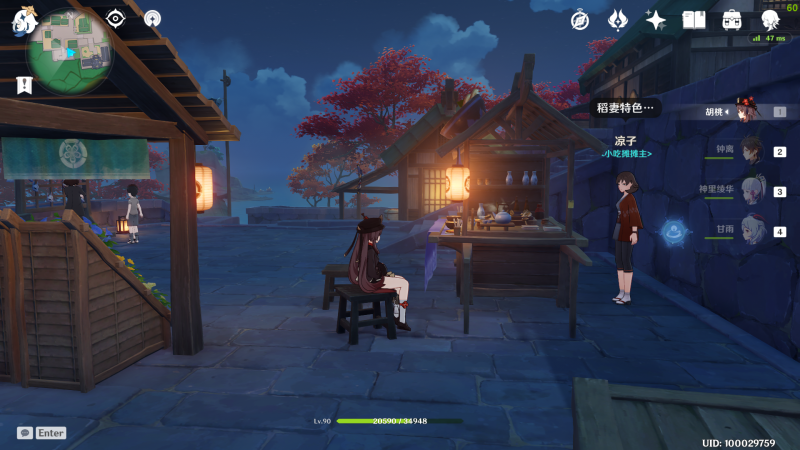Open the chat speech bubble icon
800x450 pixels.
point(24,433)
